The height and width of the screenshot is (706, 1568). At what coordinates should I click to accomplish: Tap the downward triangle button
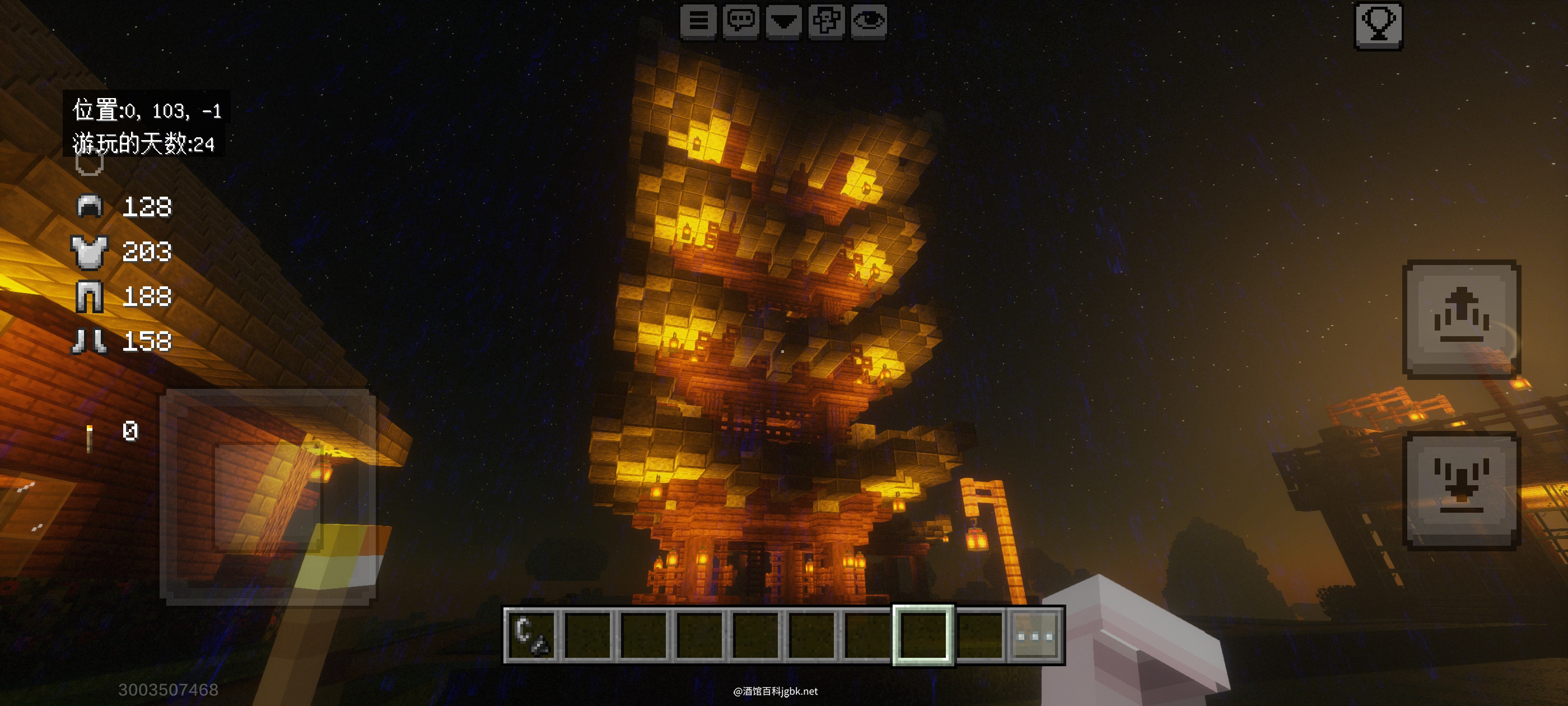point(783,21)
